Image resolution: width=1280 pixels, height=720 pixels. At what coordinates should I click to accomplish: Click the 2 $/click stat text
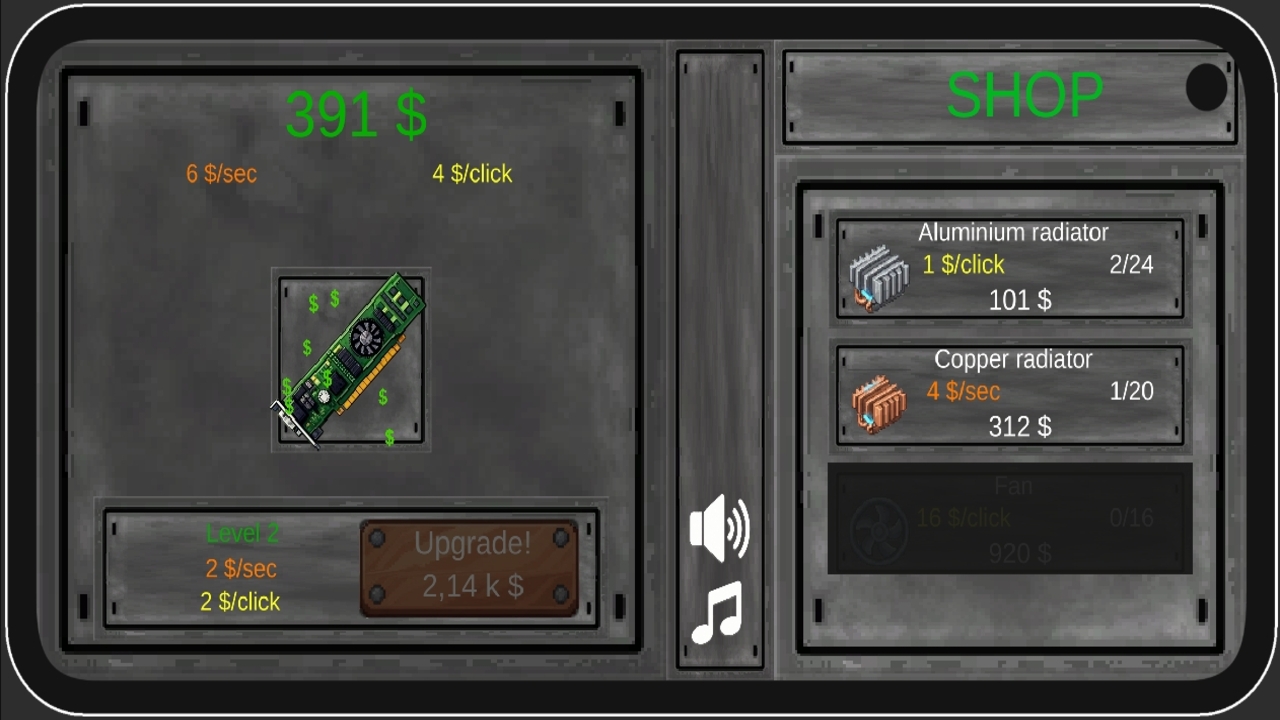tap(240, 601)
